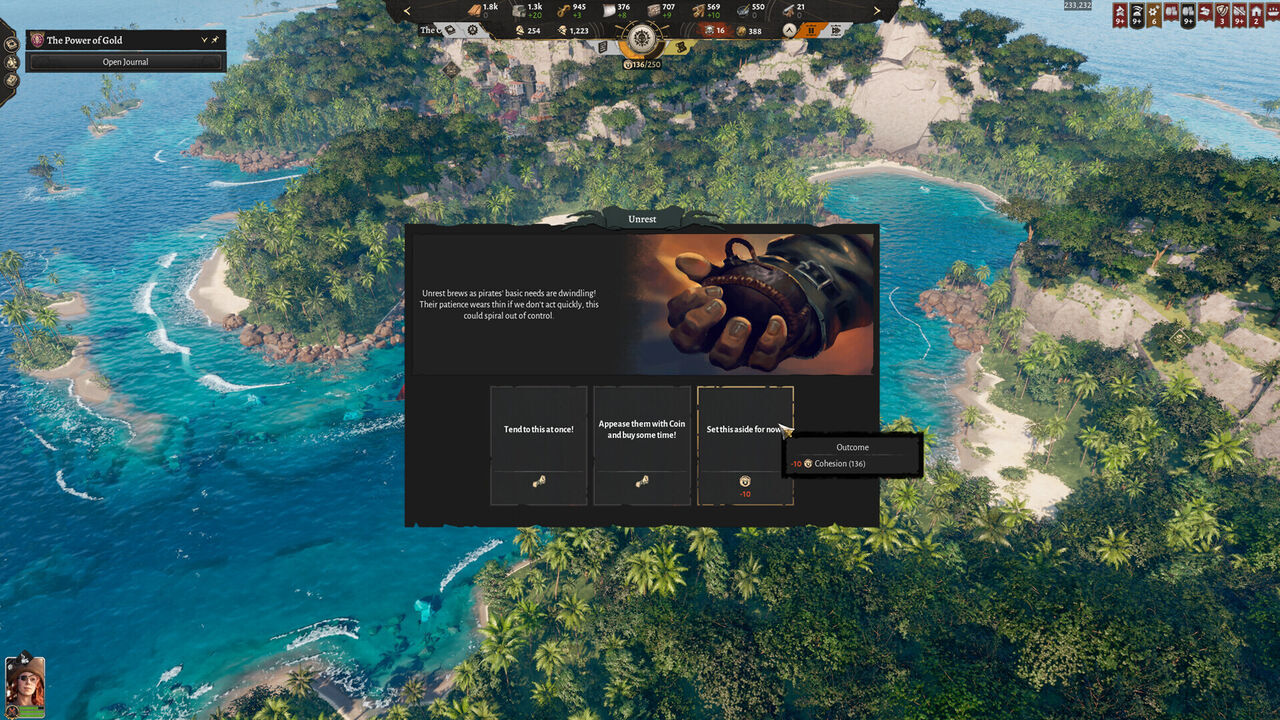Click the gold coins counter icon
This screenshot has width=1280, height=720.
pos(742,29)
